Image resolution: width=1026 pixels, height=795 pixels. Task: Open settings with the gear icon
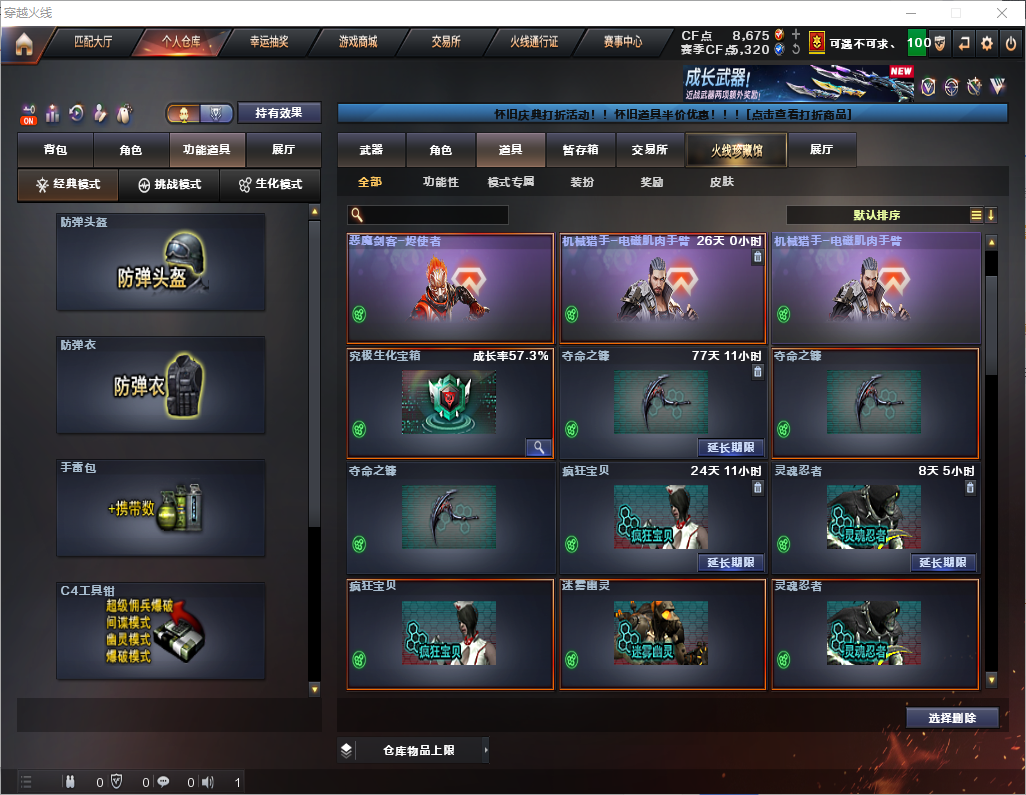987,43
